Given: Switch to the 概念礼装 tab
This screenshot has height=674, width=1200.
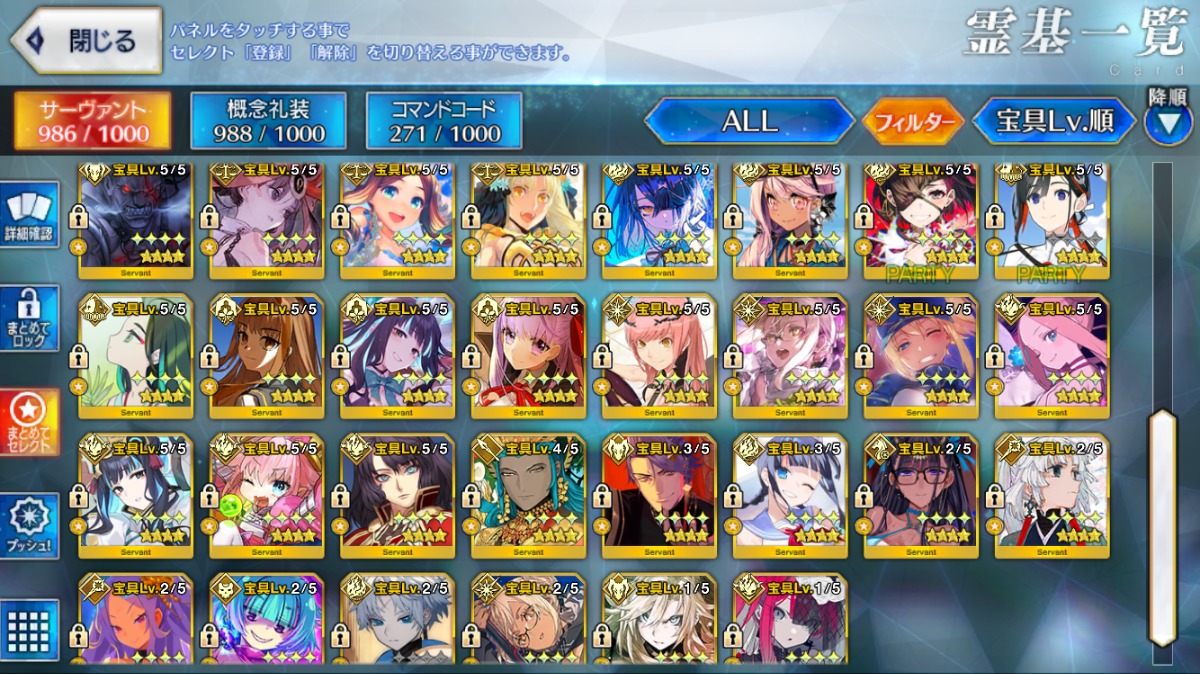Looking at the screenshot, I should tap(268, 121).
